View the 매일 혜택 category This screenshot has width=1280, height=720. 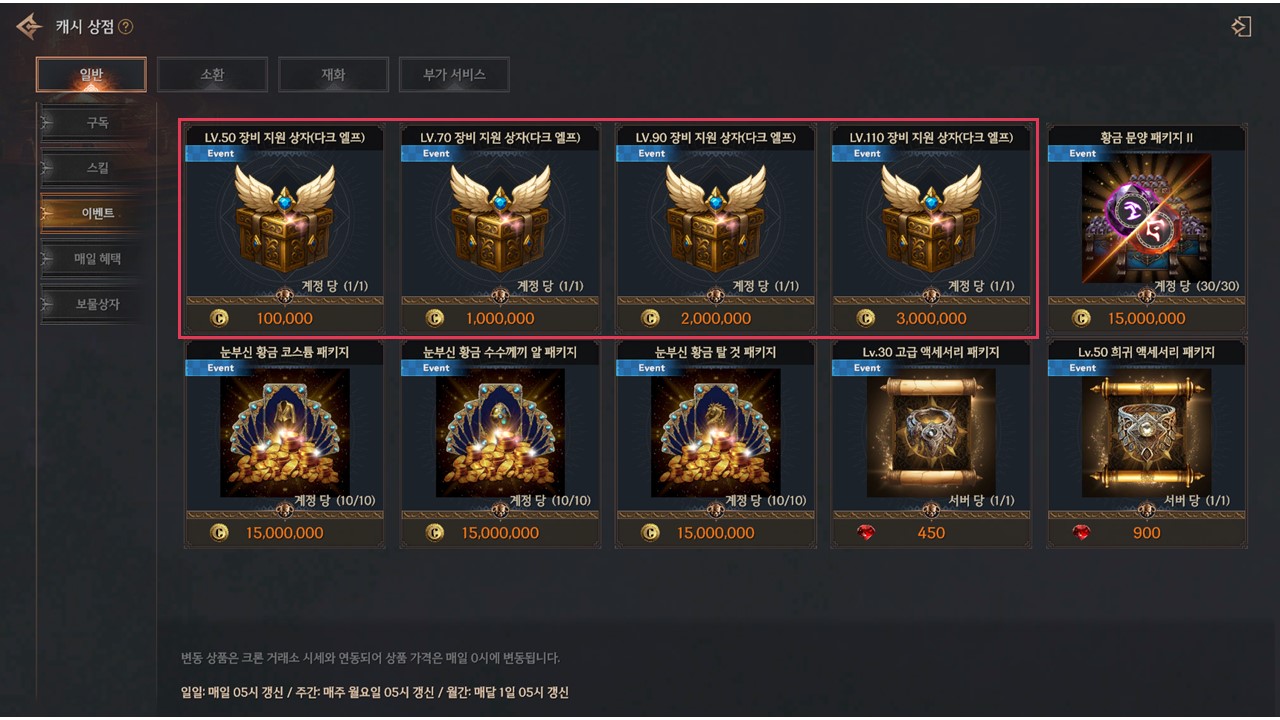pyautogui.click(x=97, y=259)
